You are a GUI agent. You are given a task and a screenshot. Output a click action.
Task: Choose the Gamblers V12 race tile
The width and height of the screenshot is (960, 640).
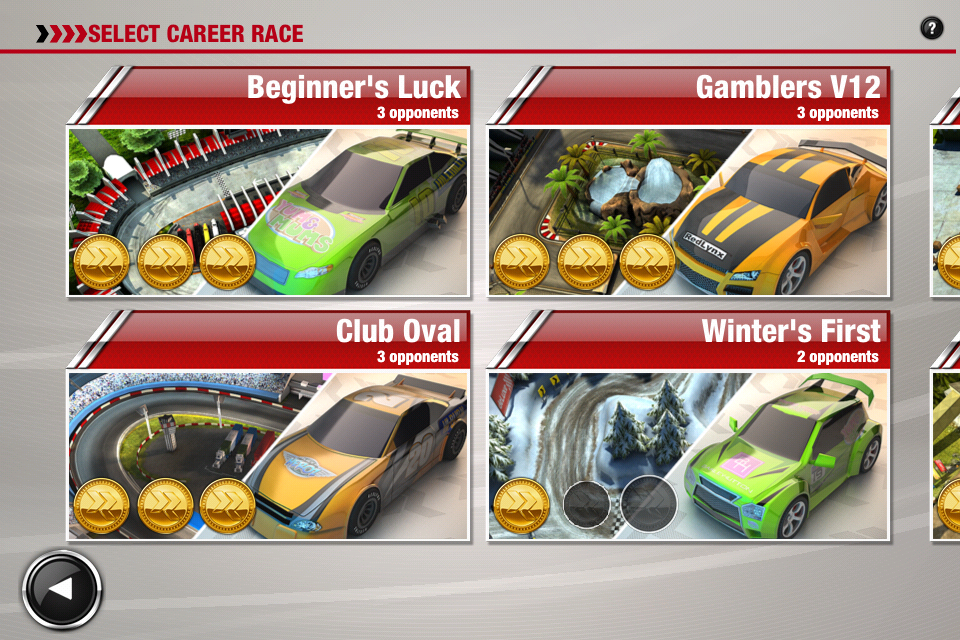pos(688,183)
